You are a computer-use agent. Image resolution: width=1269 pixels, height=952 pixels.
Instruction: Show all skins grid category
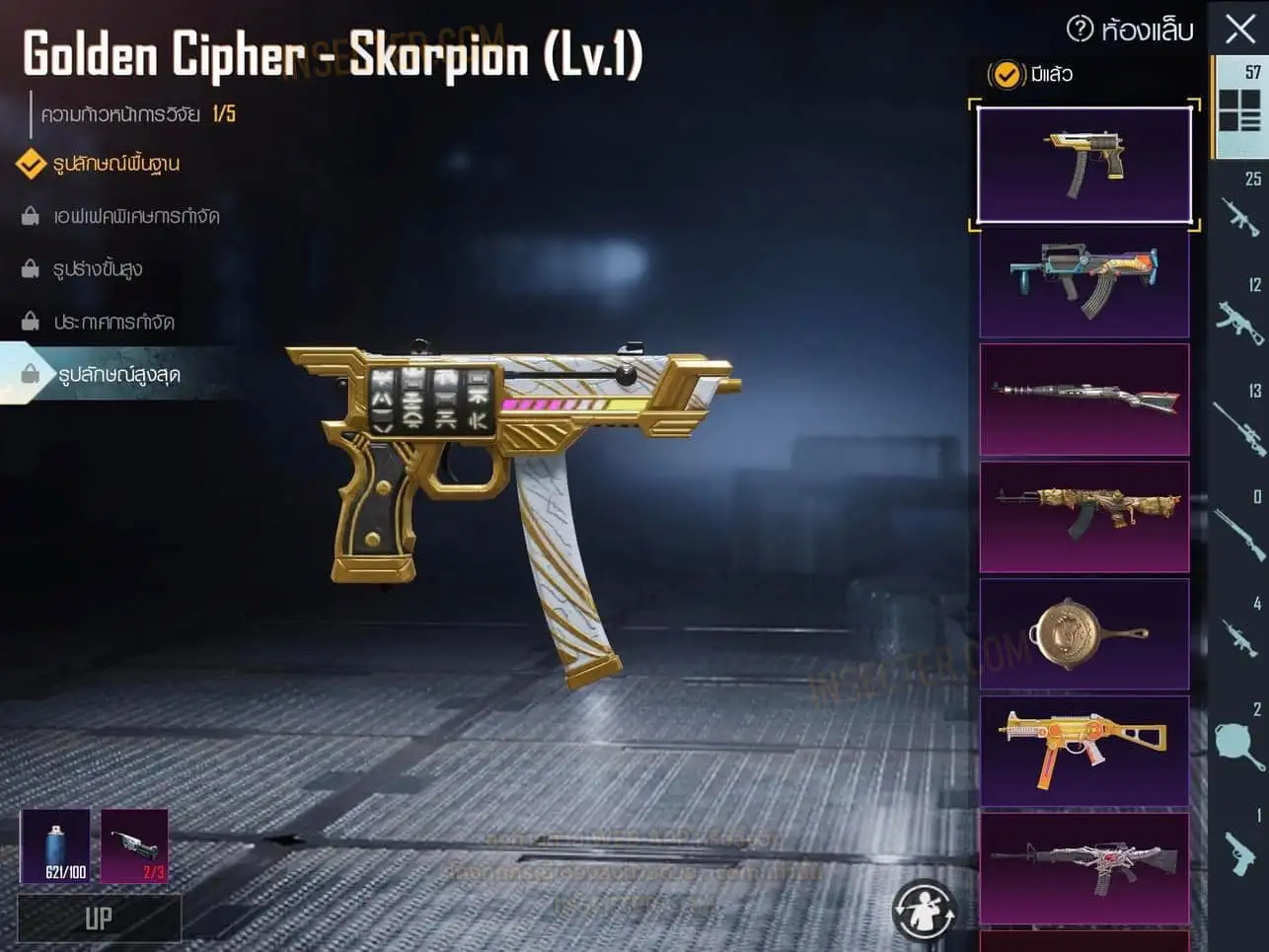coord(1239,107)
